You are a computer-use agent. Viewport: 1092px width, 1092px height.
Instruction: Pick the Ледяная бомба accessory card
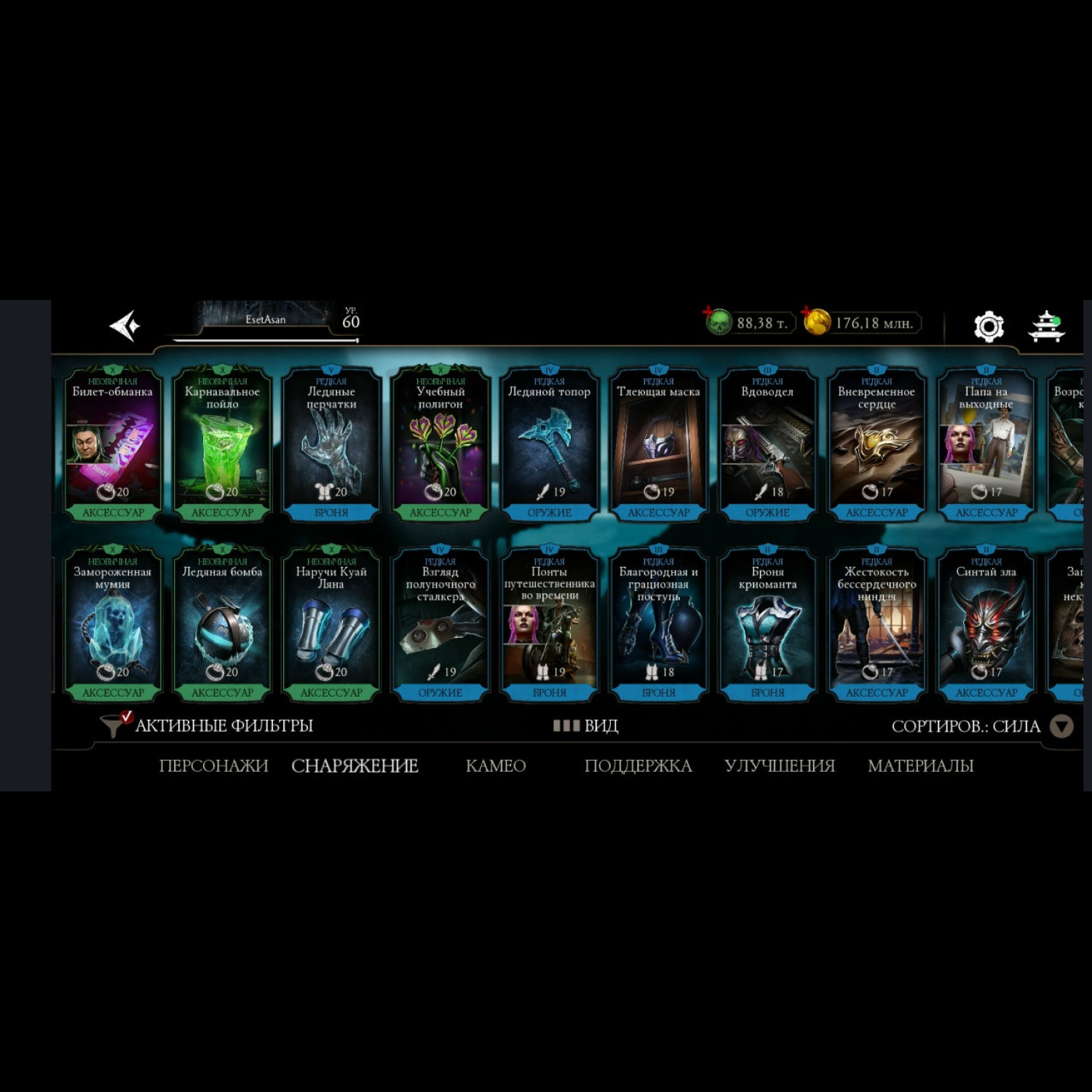point(222,624)
